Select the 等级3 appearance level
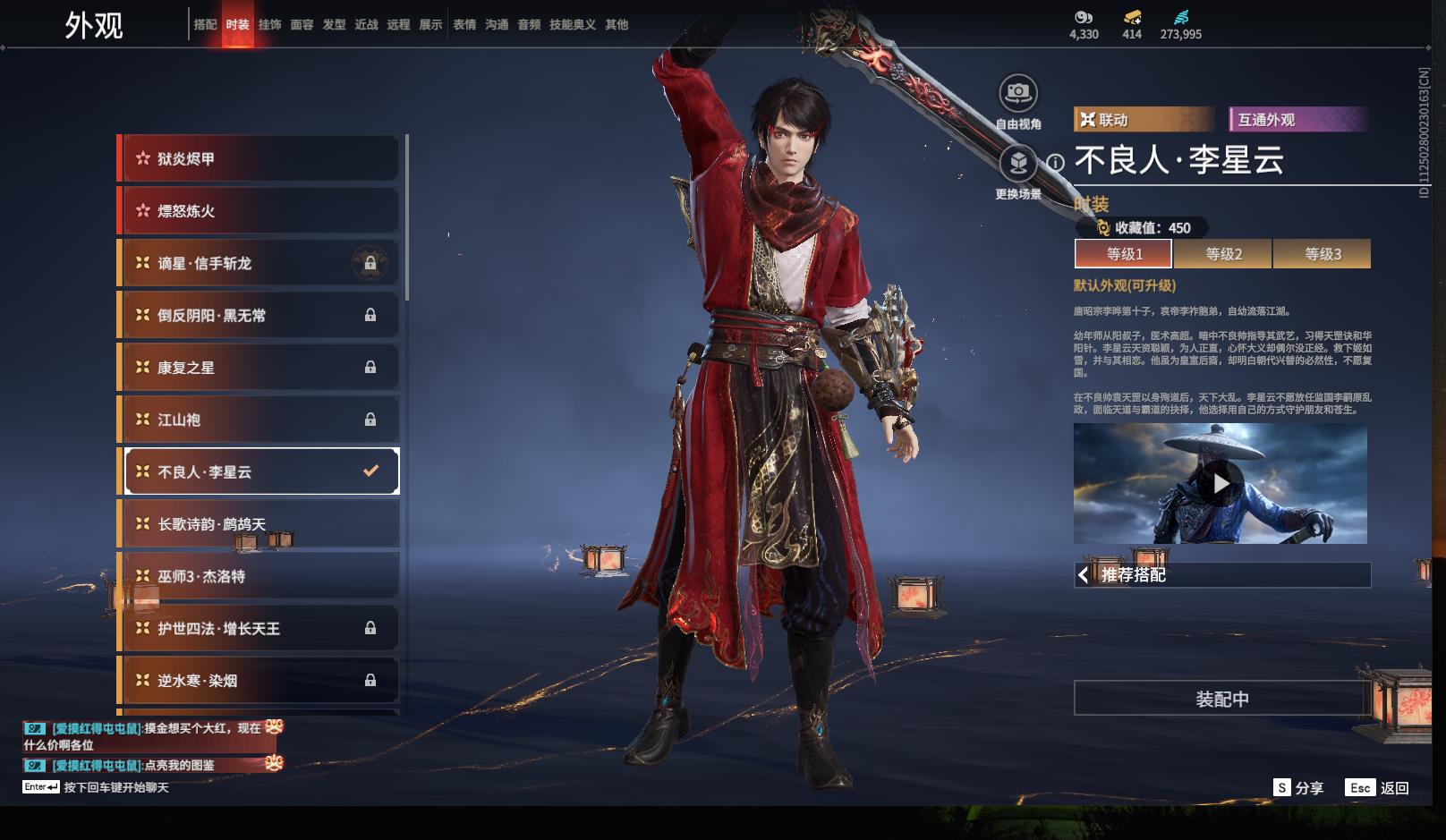This screenshot has width=1446, height=840. (1323, 254)
